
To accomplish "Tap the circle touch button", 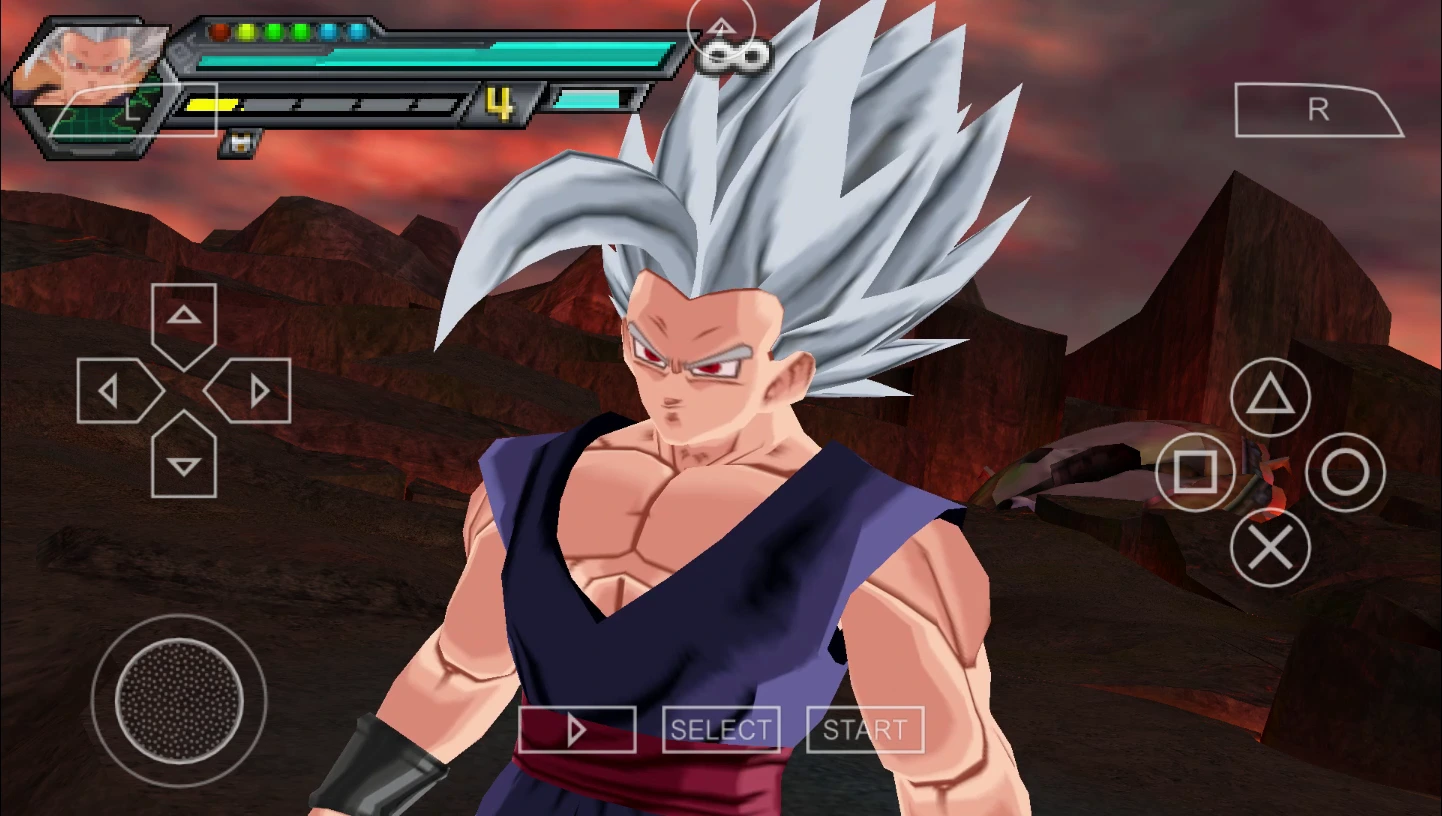I will pos(1345,472).
